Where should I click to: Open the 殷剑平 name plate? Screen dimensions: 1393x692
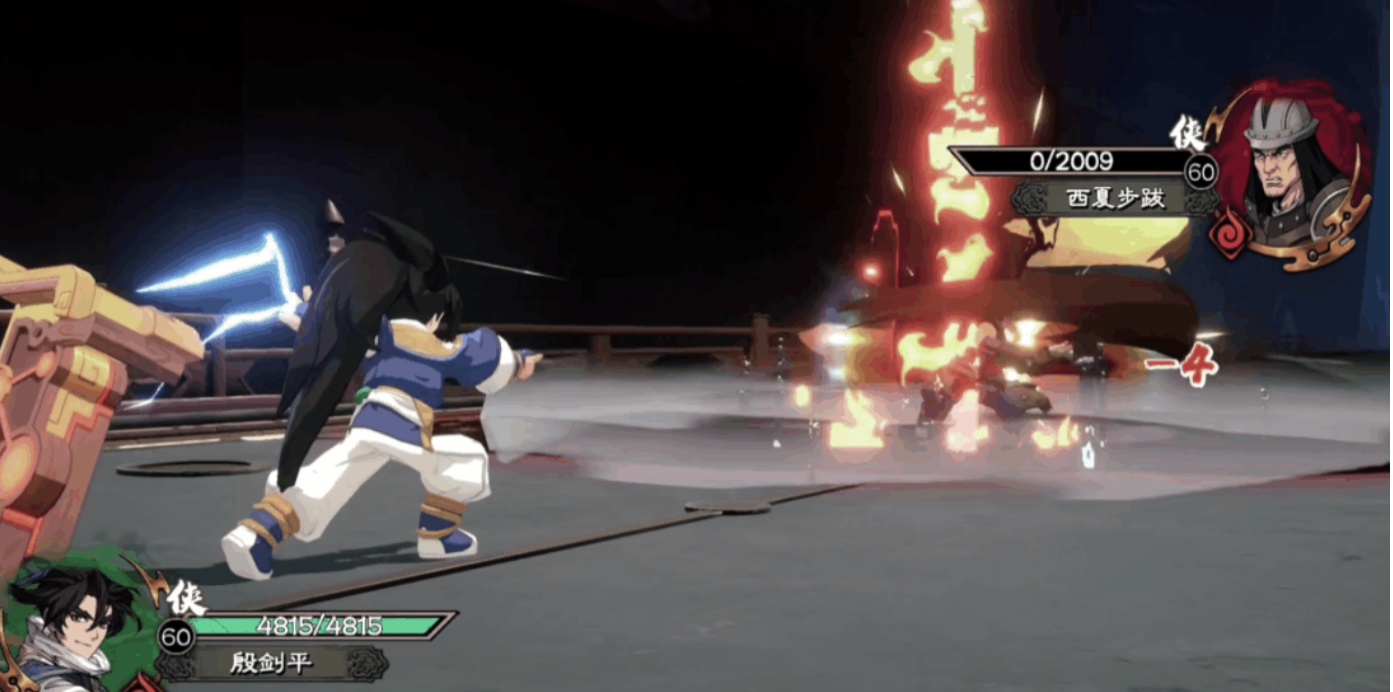[272, 662]
